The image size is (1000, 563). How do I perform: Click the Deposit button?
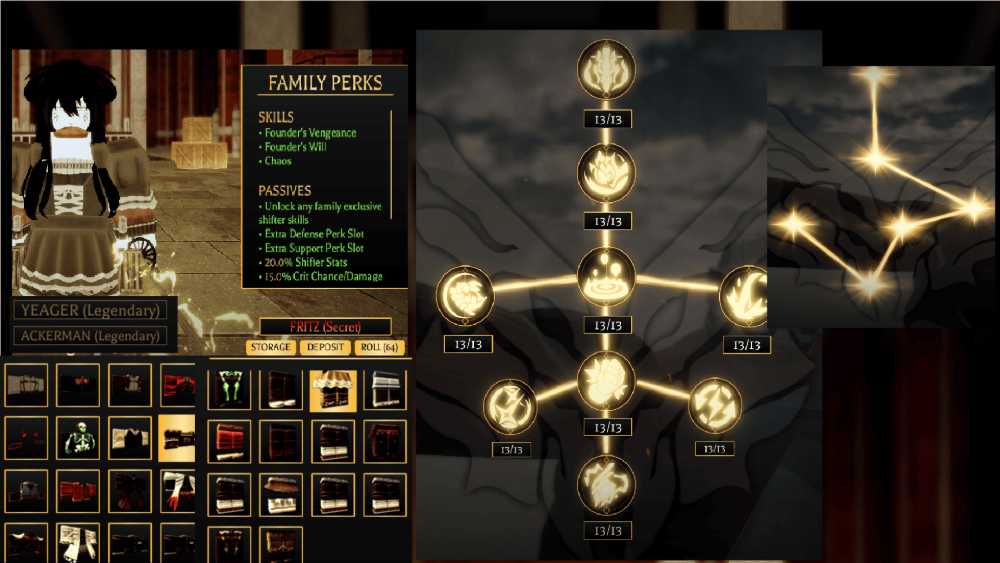point(324,347)
